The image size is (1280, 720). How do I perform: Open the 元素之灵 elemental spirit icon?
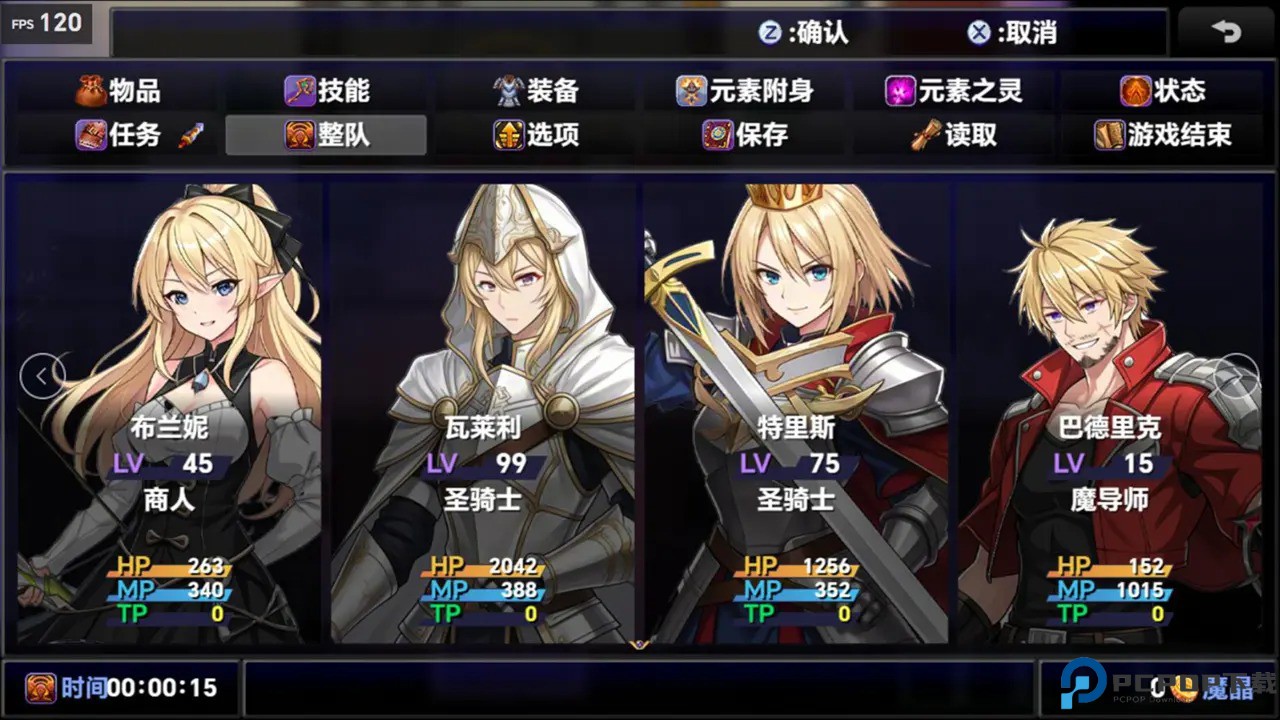[x=904, y=90]
